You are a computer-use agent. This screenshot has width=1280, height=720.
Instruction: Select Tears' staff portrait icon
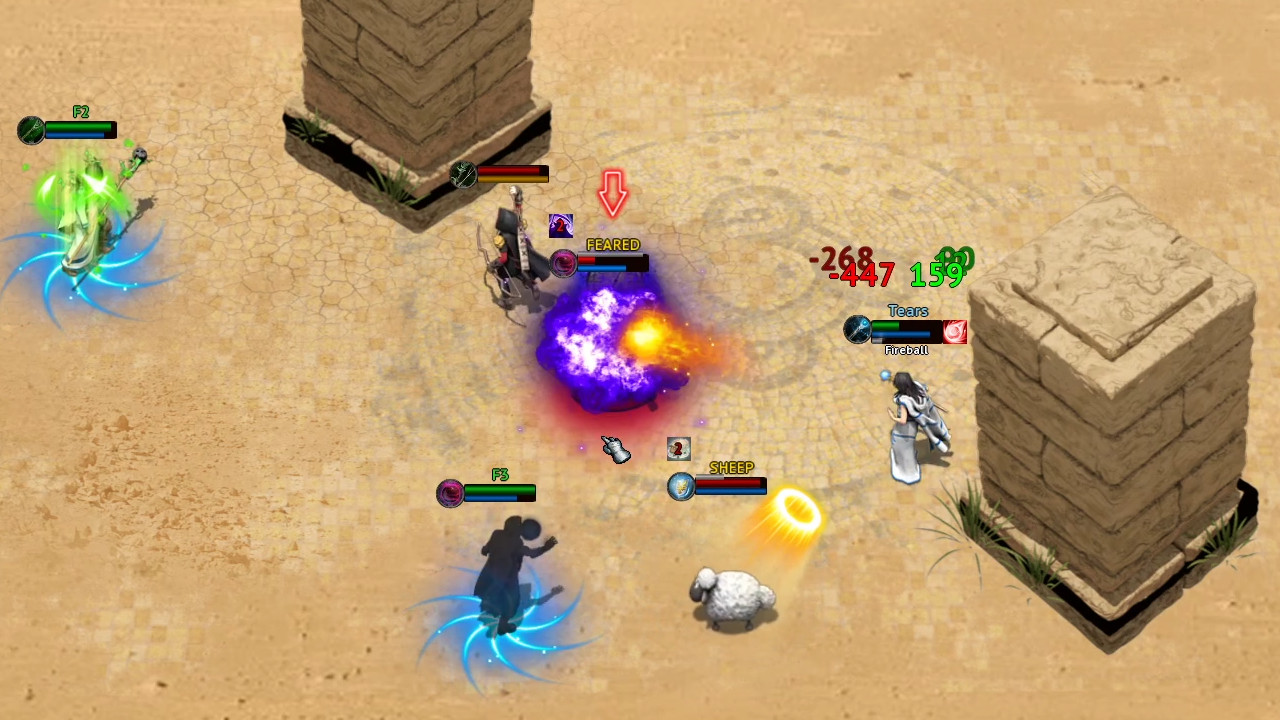pos(857,330)
